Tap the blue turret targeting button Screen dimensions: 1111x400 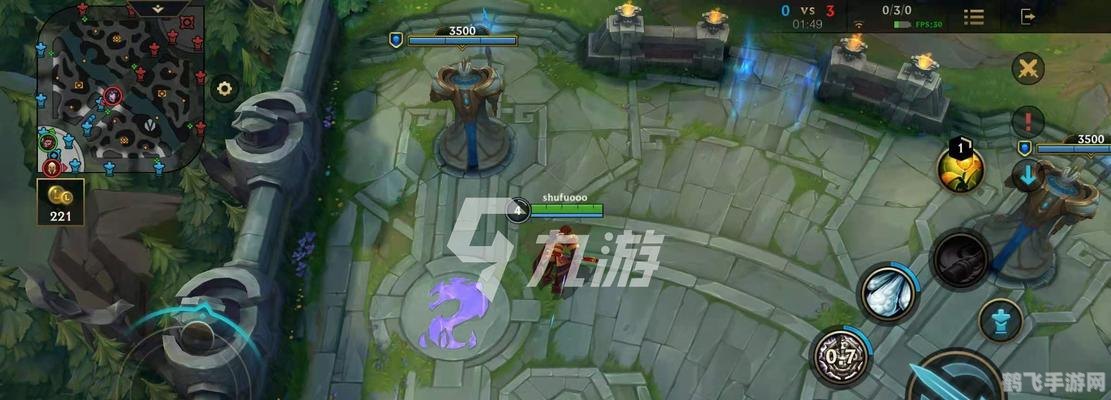[999, 322]
